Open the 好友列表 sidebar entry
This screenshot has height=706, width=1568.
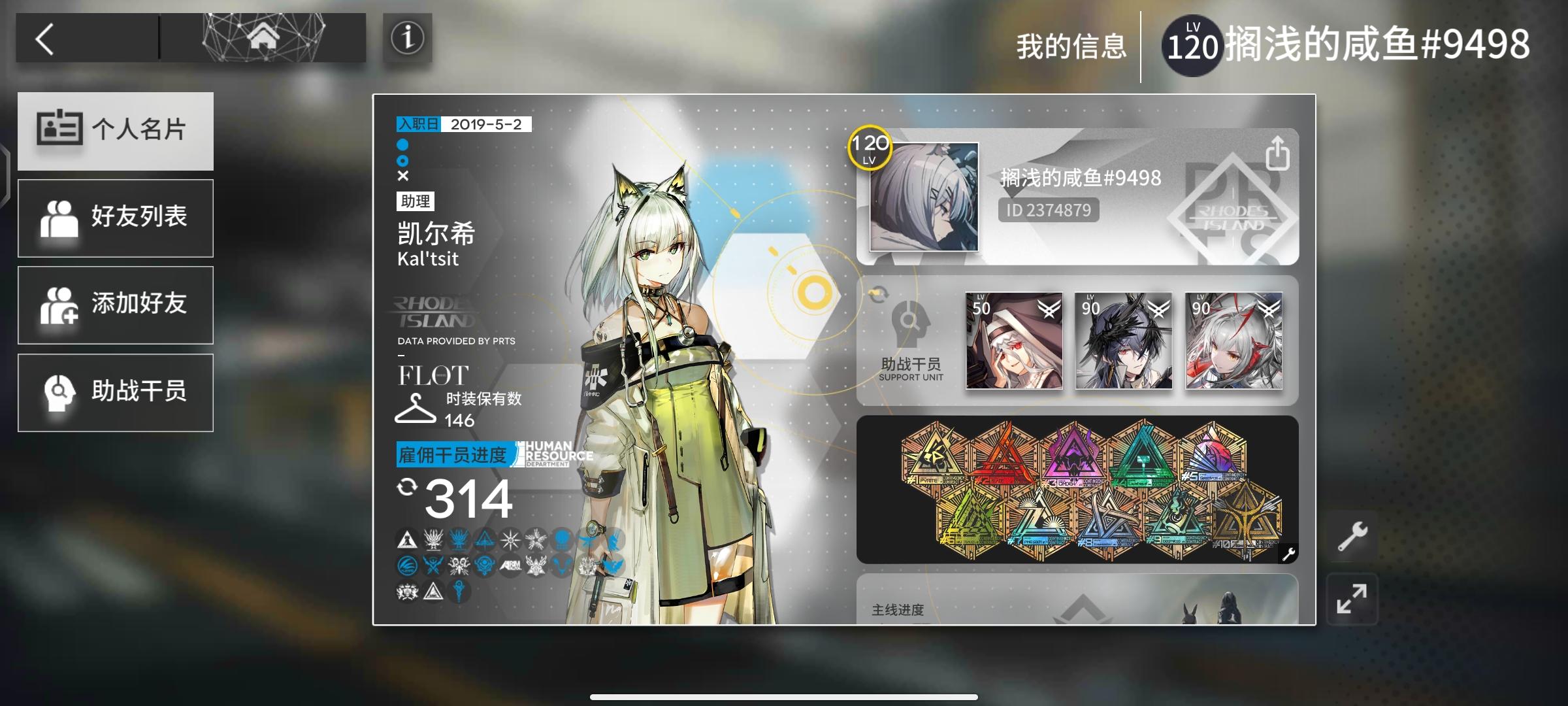coord(116,217)
